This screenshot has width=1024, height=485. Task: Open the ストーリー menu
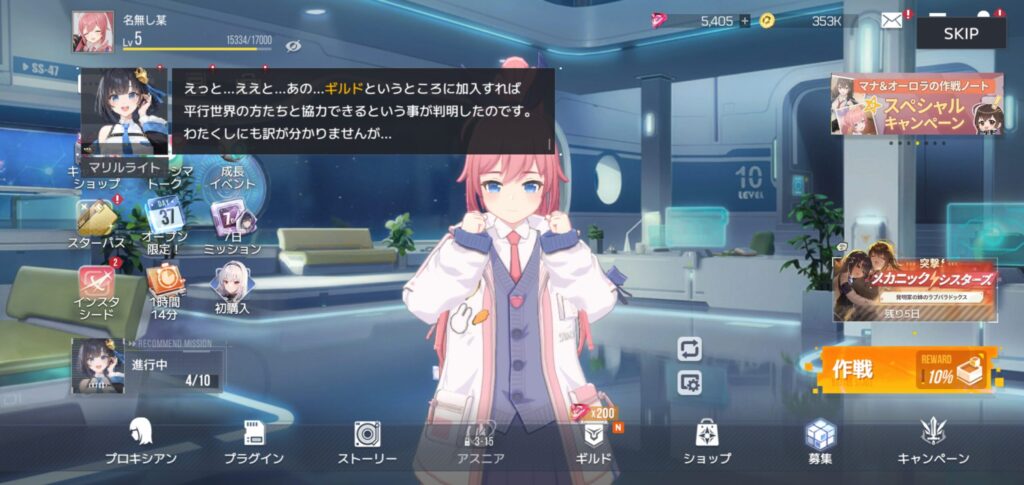367,439
